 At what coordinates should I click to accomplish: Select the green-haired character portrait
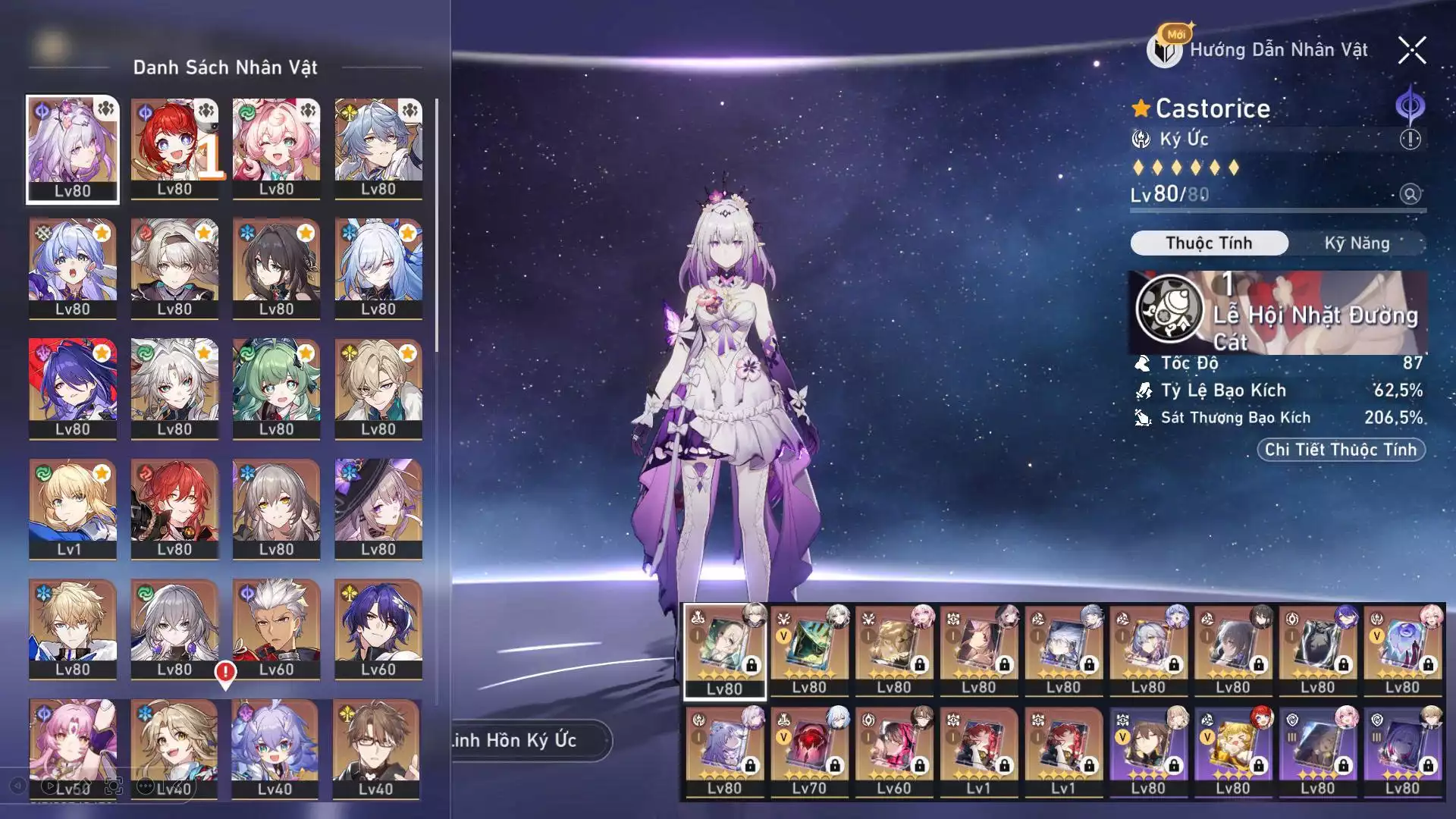[276, 388]
